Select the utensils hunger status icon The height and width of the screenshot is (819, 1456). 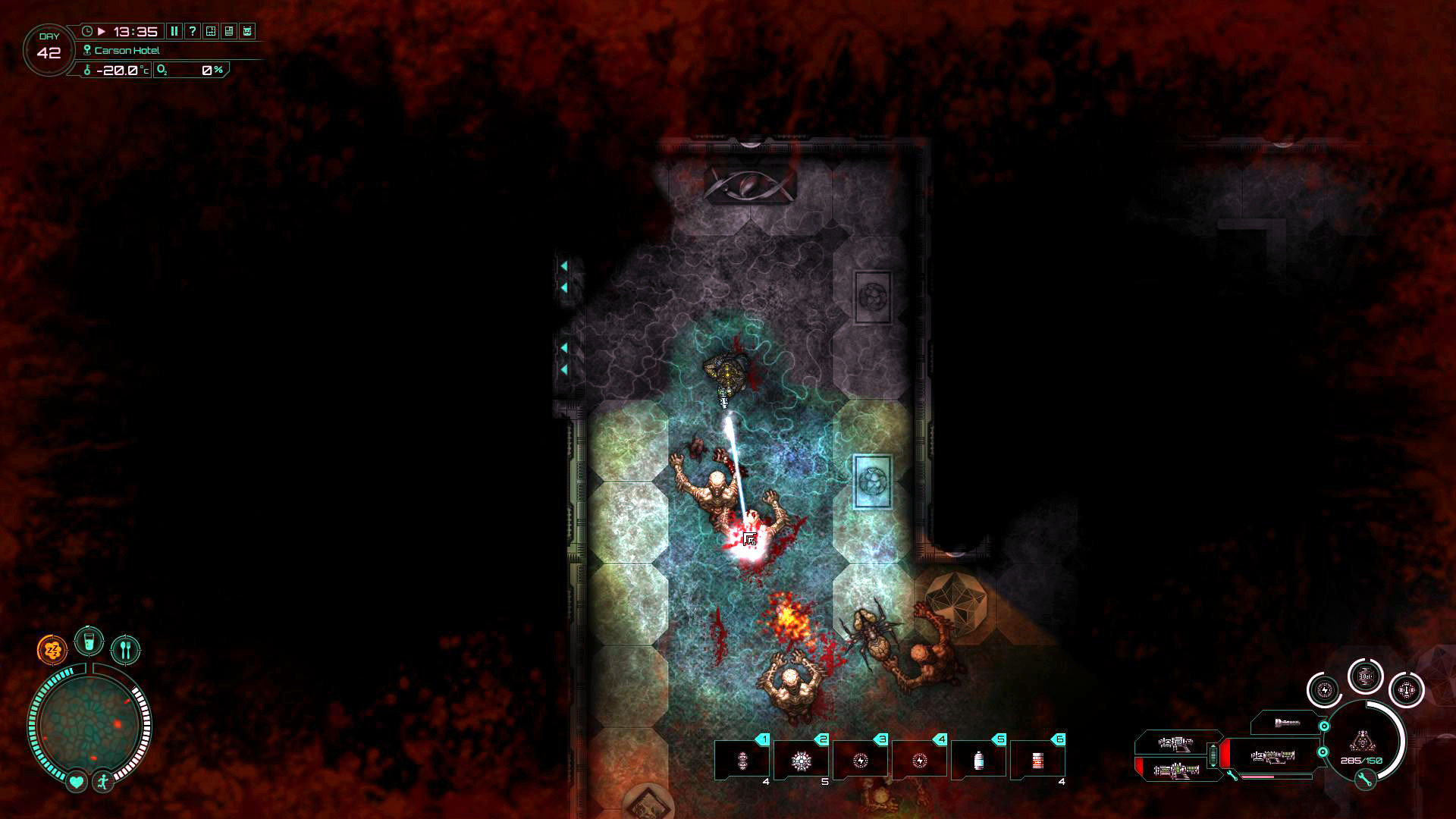[124, 648]
